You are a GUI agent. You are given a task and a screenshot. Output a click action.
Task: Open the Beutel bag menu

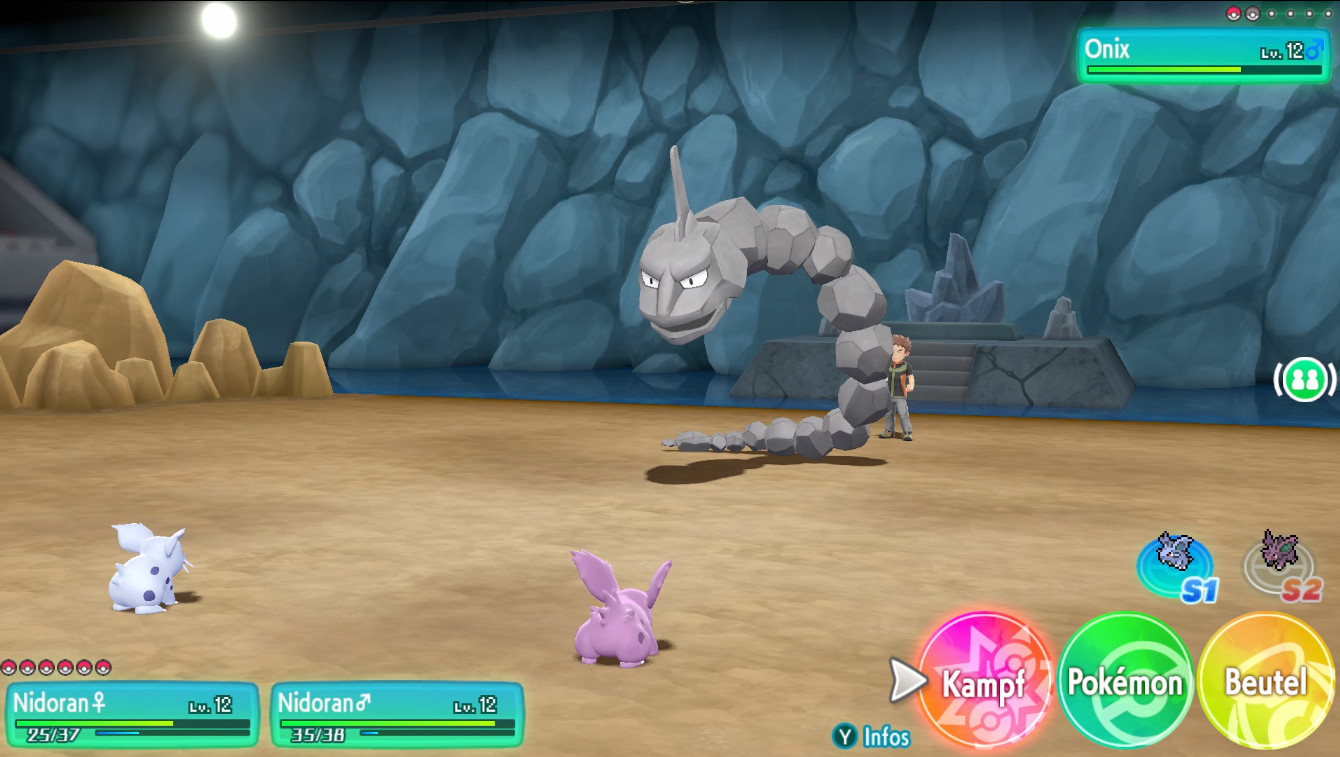[x=1265, y=683]
